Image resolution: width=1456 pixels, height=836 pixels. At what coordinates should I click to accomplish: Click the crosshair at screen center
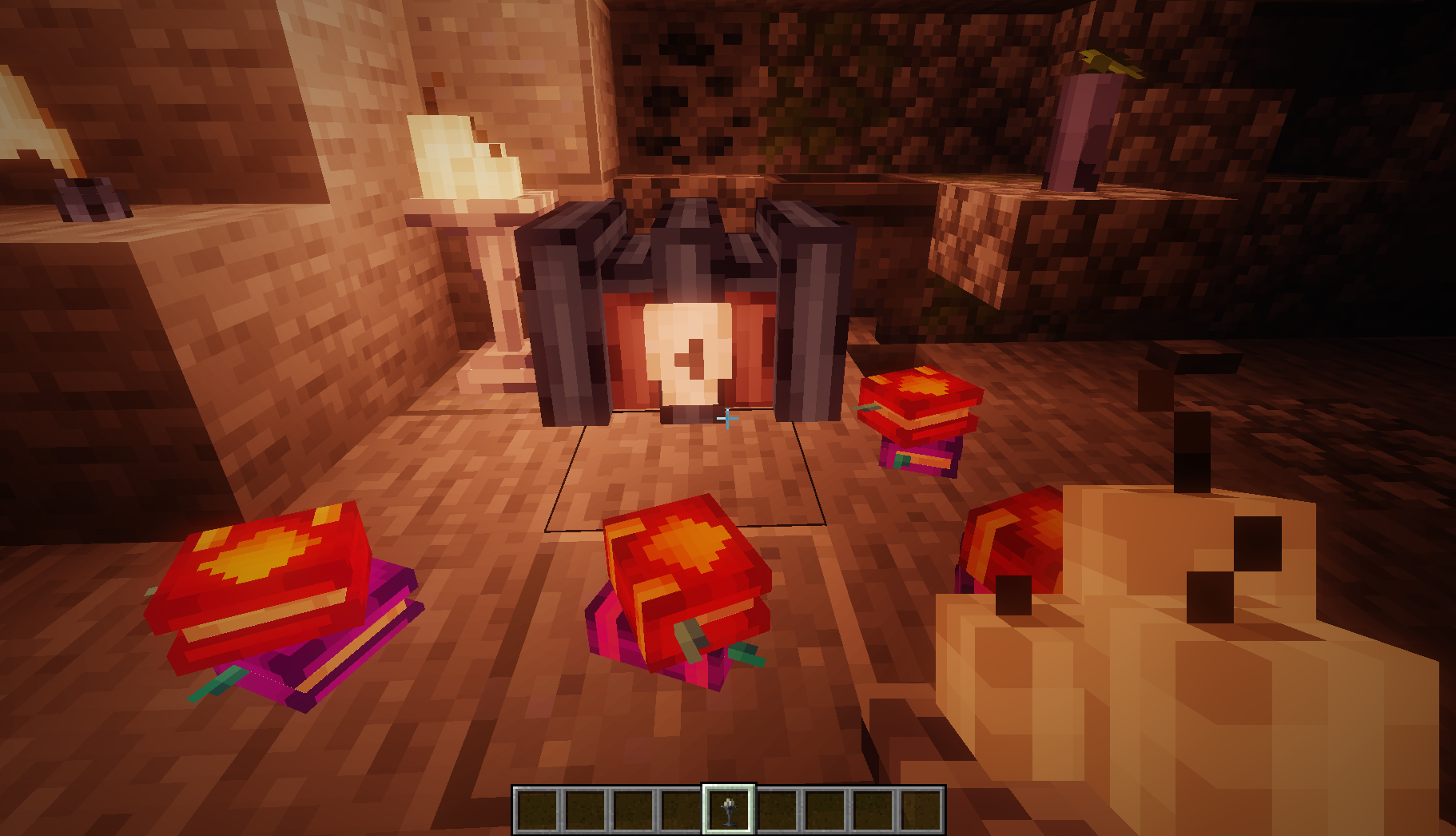(x=726, y=418)
